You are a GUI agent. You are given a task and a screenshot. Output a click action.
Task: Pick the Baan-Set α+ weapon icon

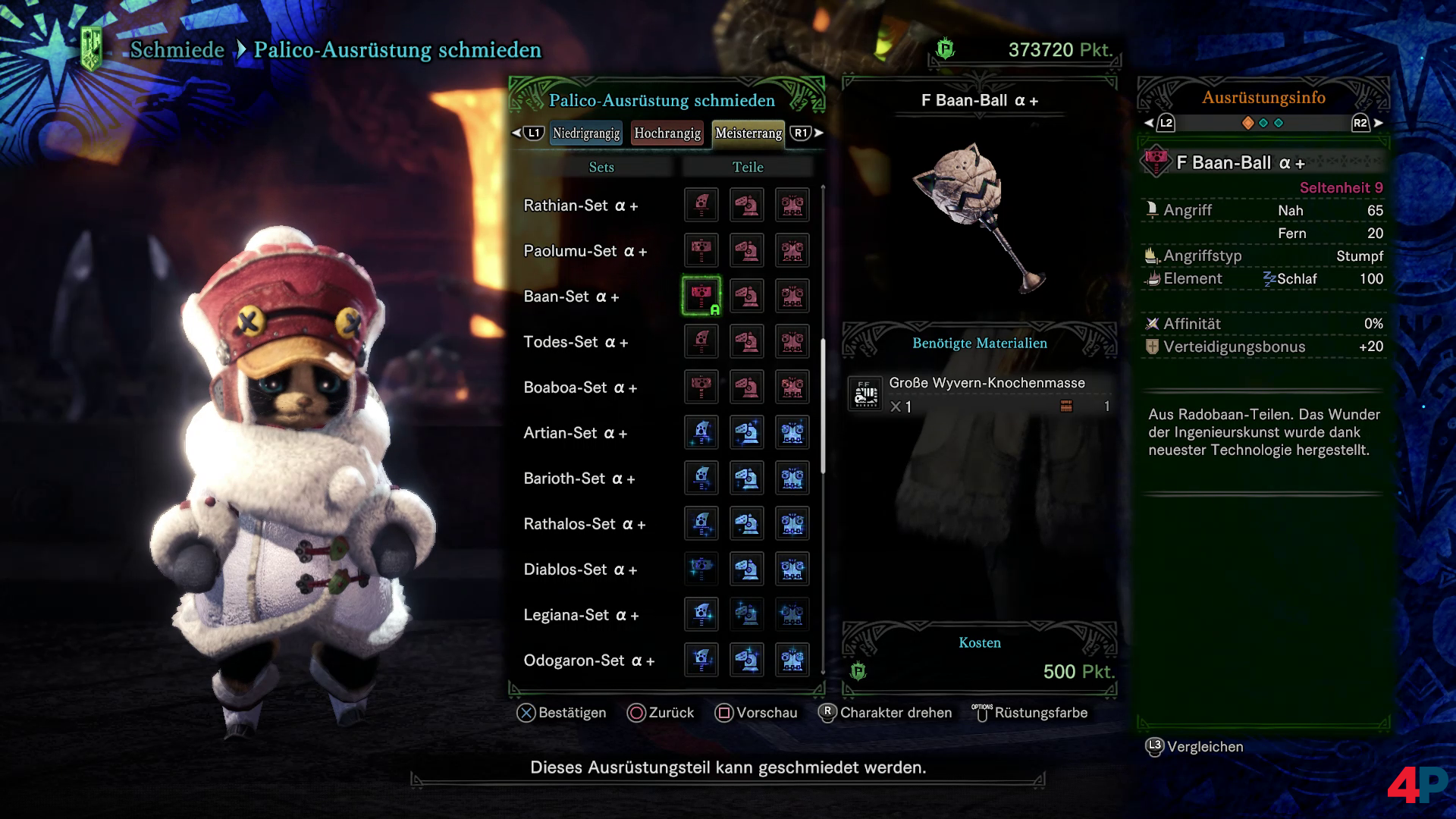point(701,297)
